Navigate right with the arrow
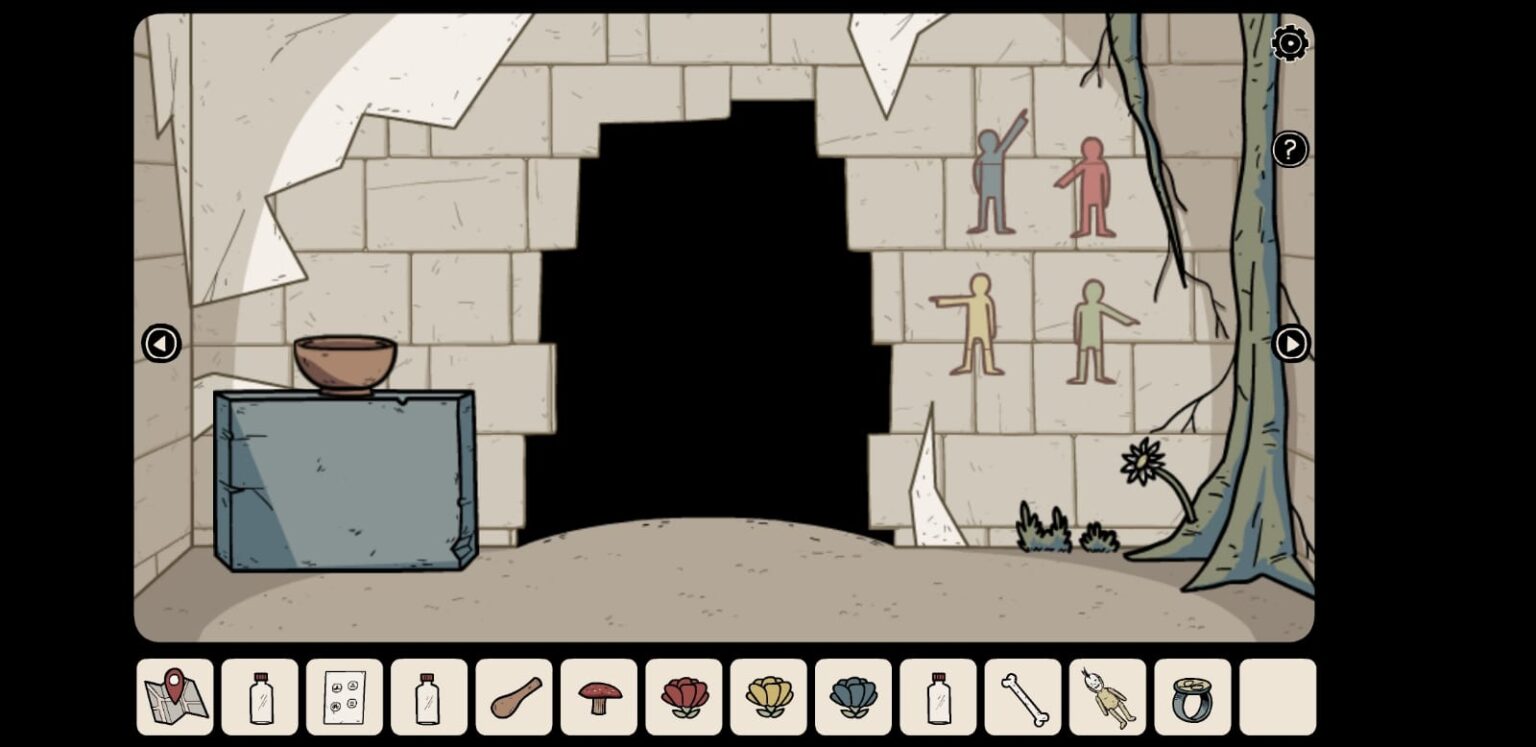This screenshot has width=1536, height=747. 1292,343
